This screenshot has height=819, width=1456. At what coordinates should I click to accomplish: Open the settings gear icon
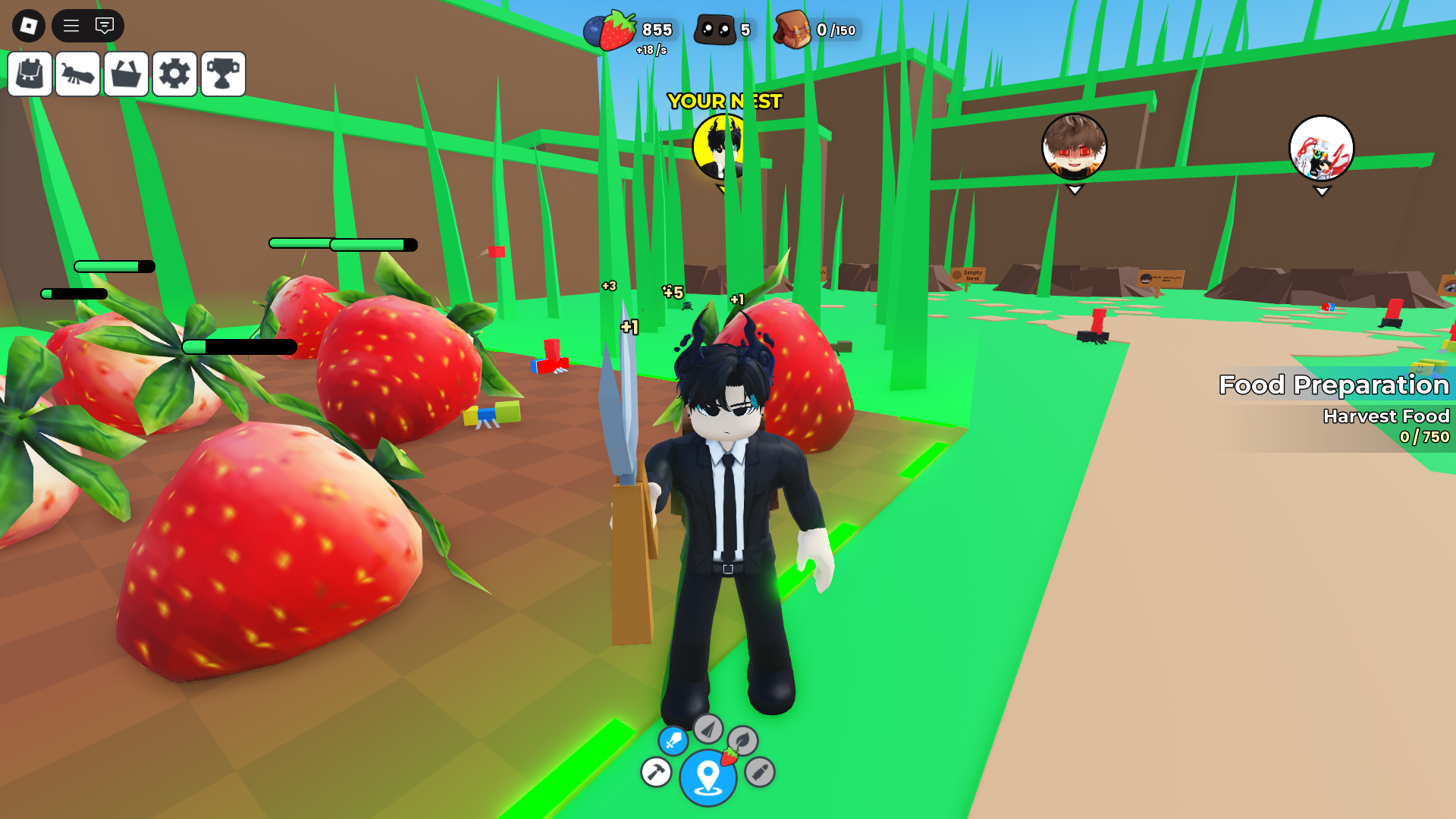[174, 74]
